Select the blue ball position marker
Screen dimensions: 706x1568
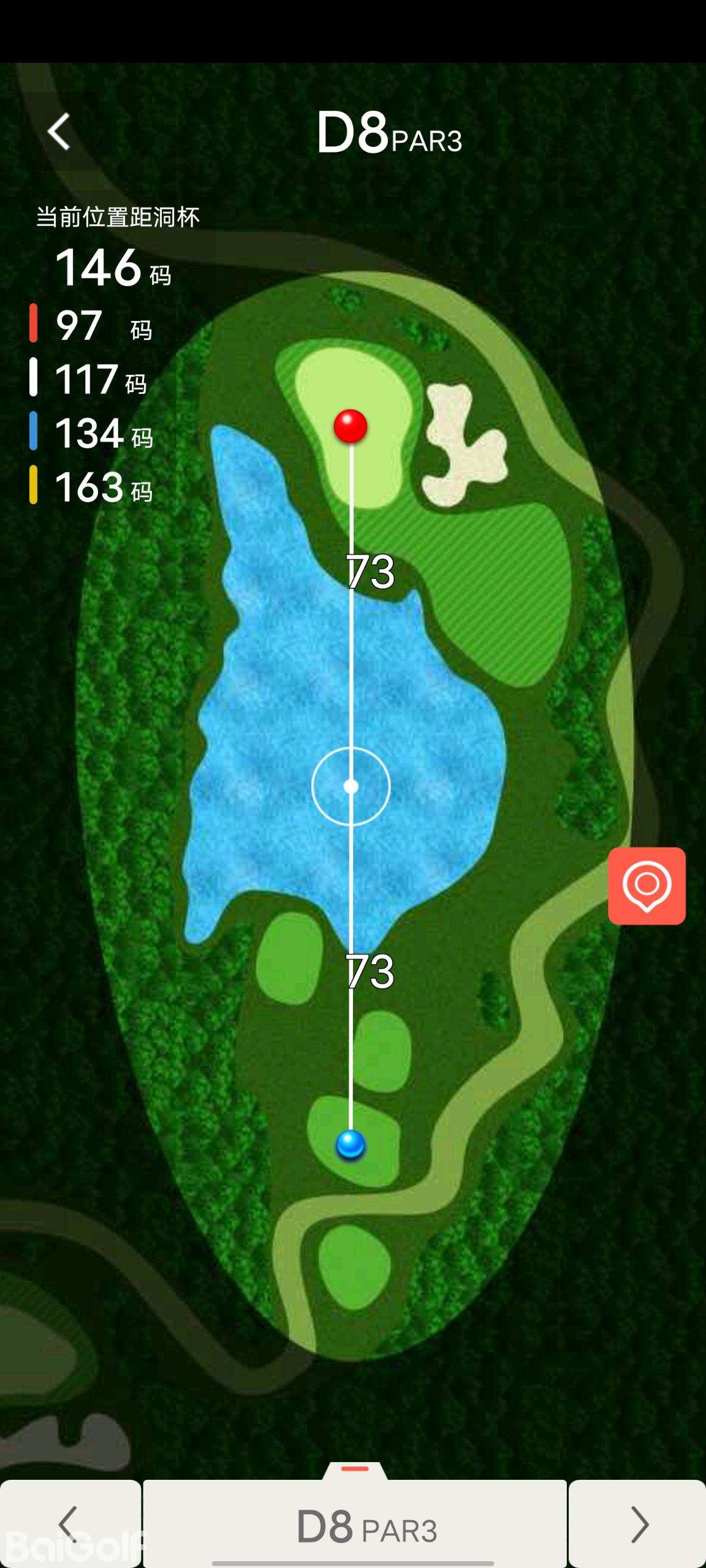[x=351, y=1144]
